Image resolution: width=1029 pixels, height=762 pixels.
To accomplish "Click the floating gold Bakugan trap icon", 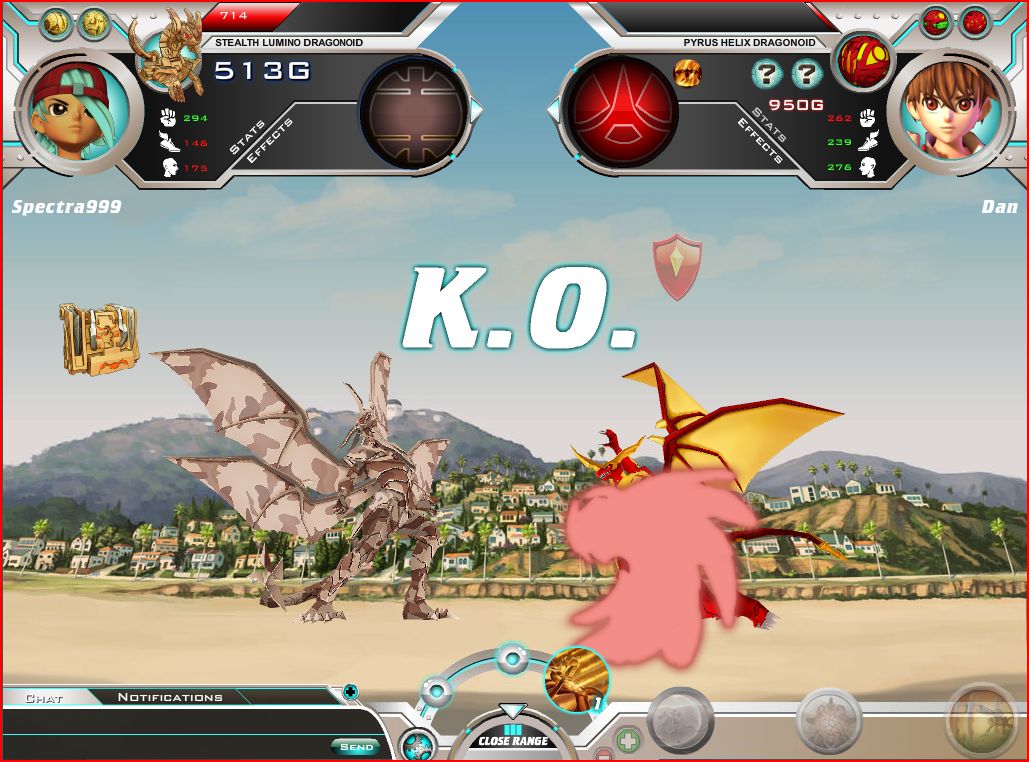I will pos(98,339).
